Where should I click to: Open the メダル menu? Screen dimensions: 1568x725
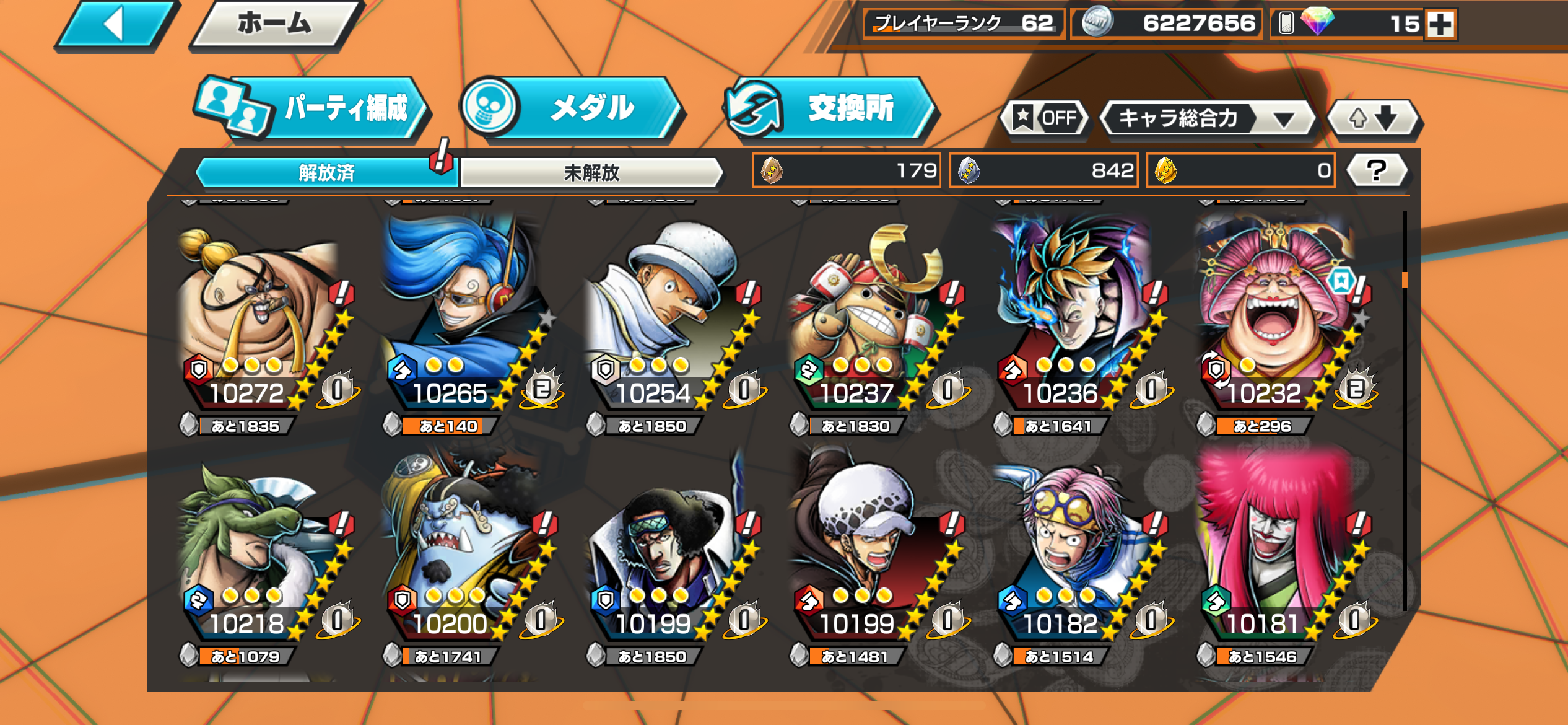coord(573,109)
